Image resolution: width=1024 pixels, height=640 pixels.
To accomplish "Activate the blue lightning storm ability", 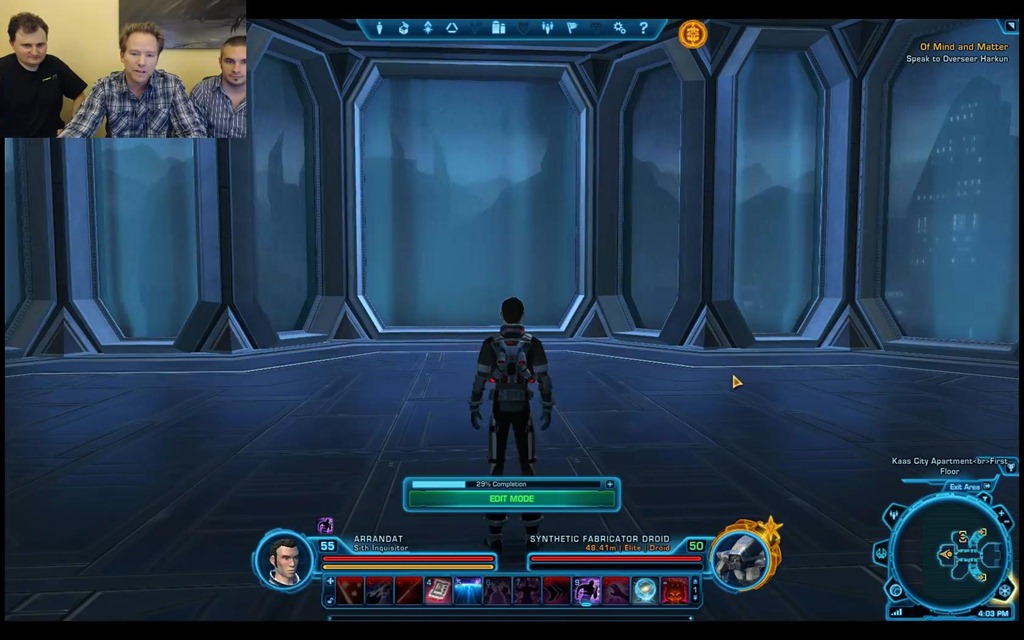I will (468, 591).
